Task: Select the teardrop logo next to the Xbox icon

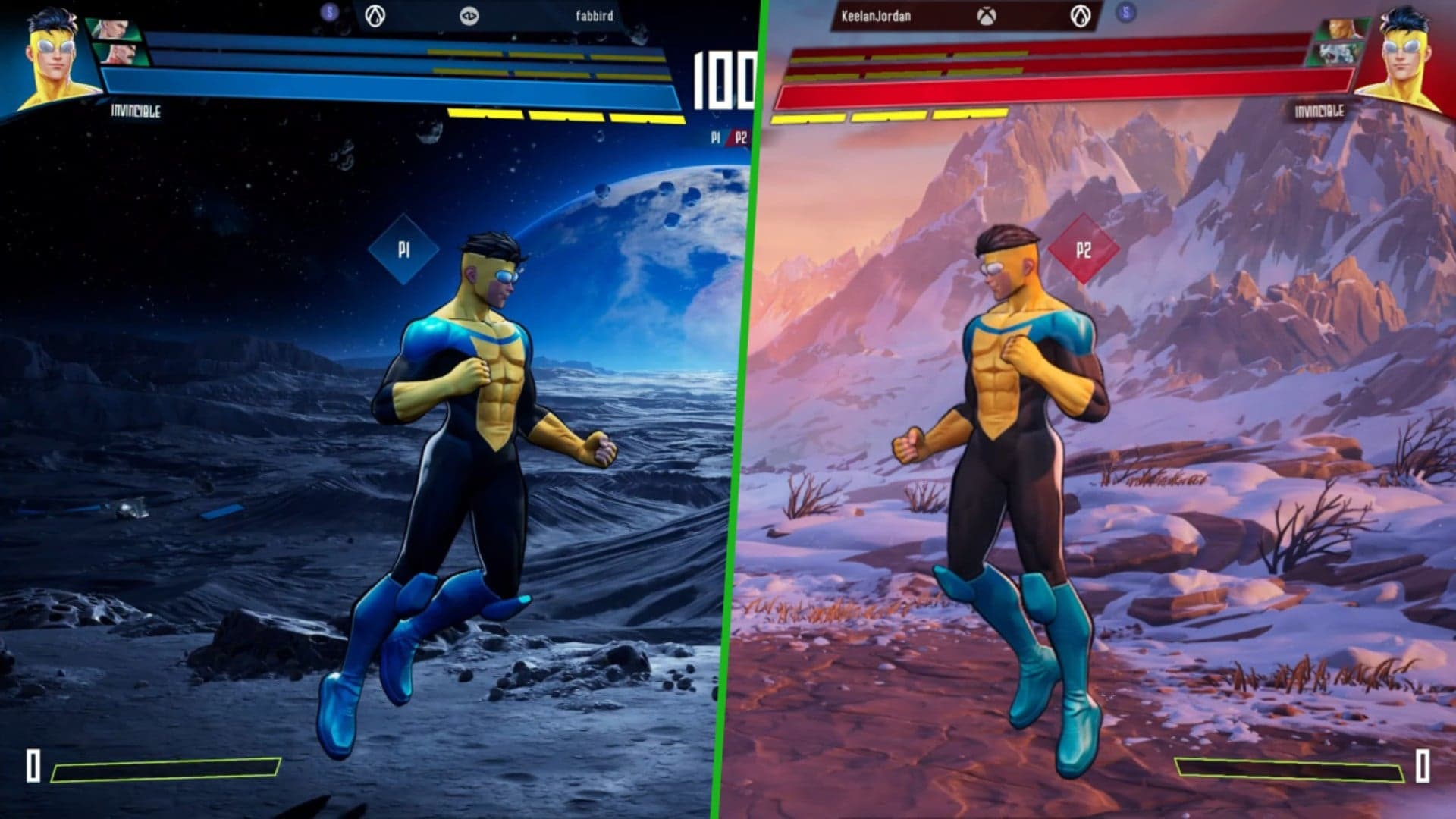Action: (x=1083, y=17)
